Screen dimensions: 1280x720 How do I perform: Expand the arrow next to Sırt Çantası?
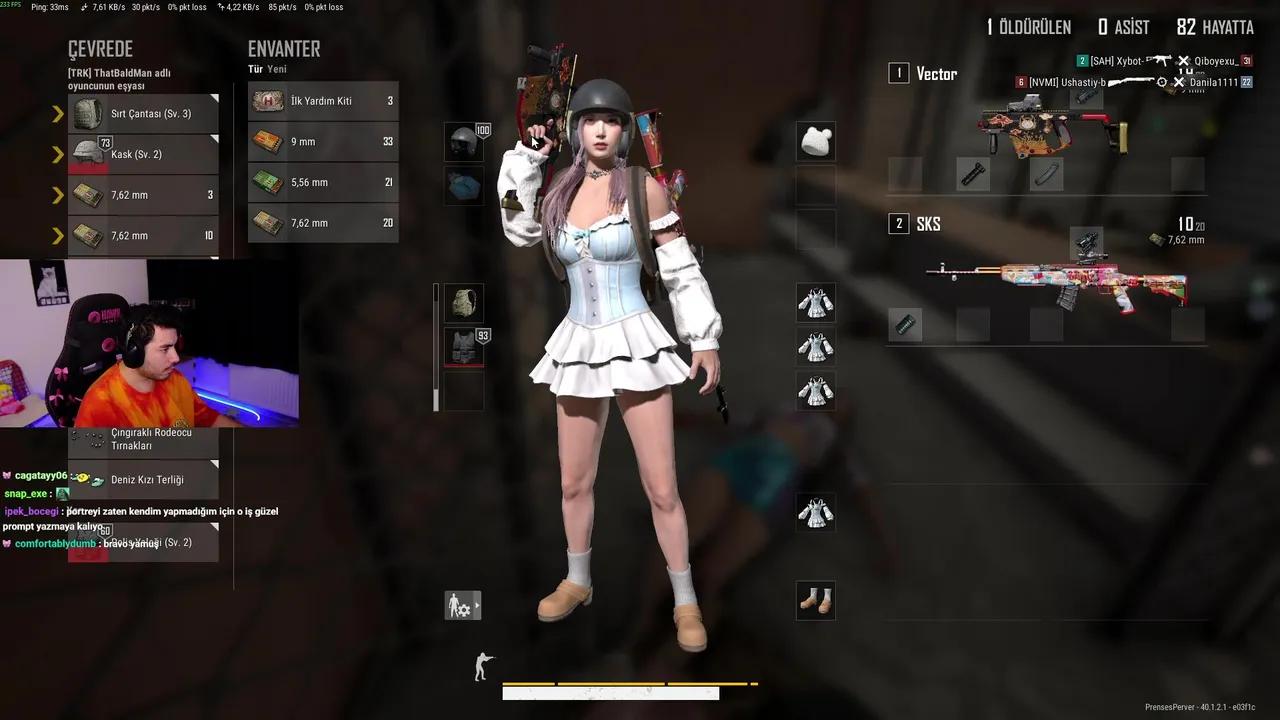[57, 113]
